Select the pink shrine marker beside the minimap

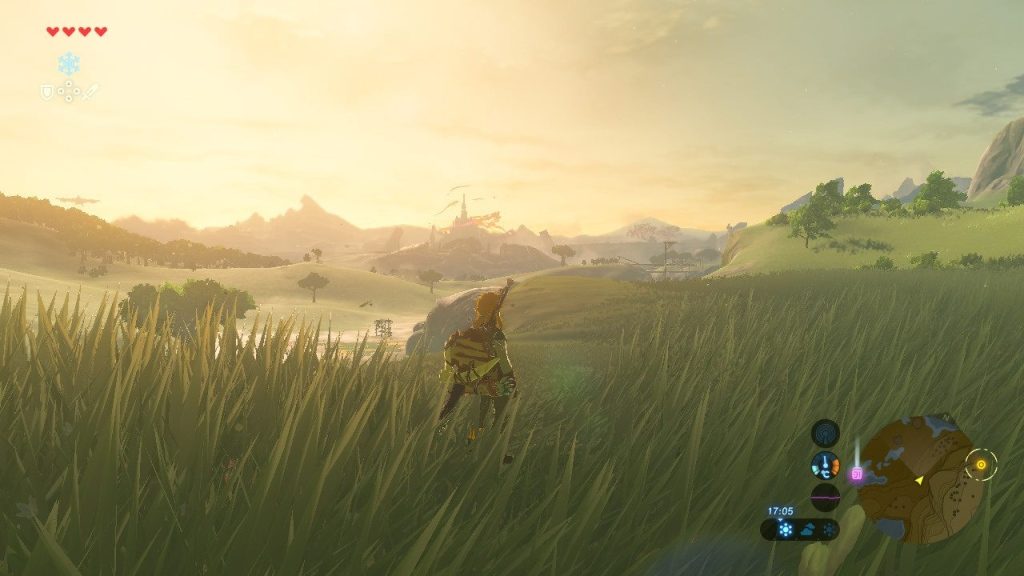pyautogui.click(x=856, y=474)
